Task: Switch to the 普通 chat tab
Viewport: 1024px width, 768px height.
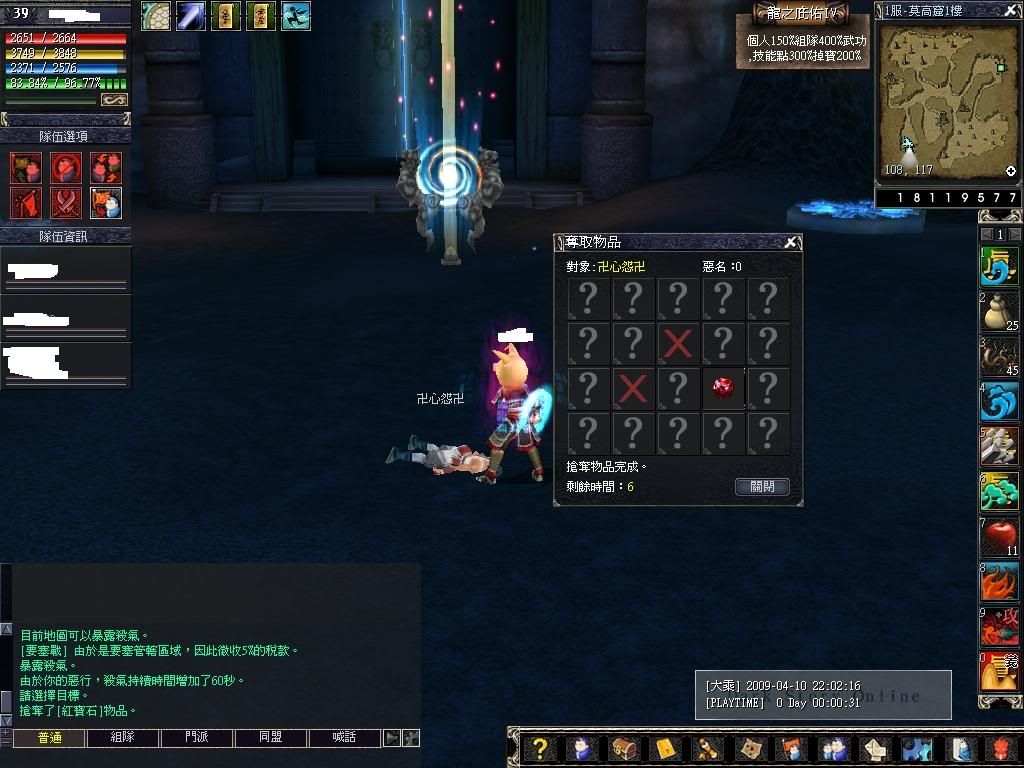Action: [48, 738]
